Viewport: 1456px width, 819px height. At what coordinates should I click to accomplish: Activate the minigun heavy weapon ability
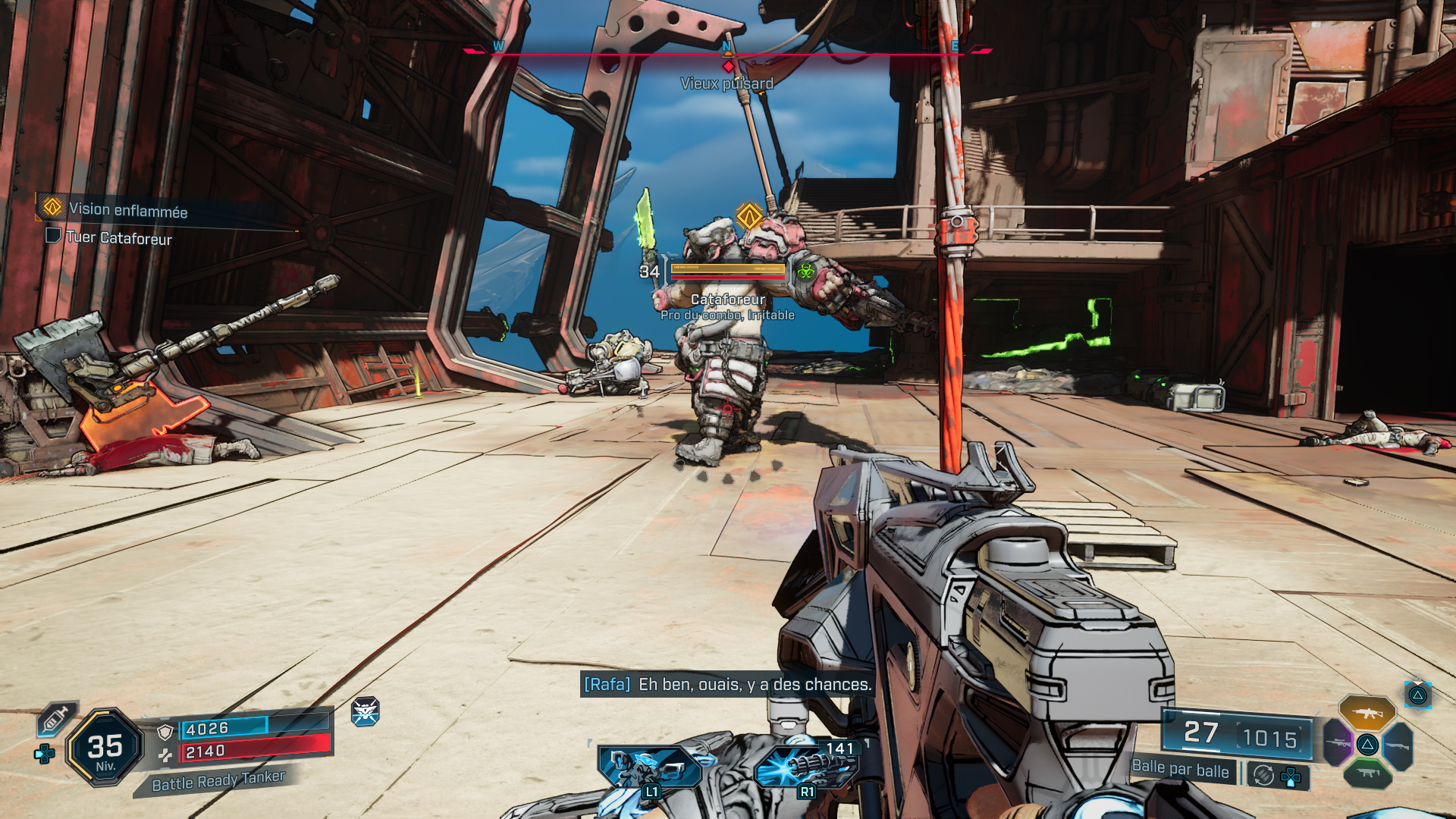point(807,766)
